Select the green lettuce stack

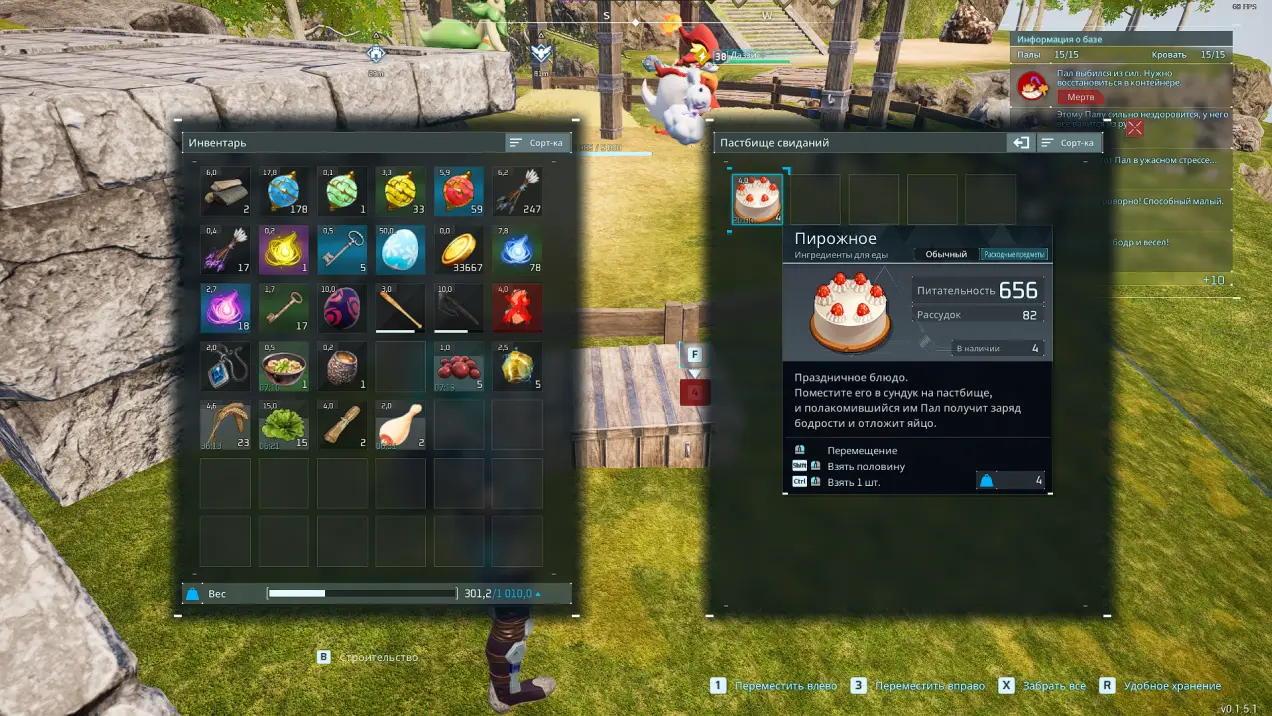[x=284, y=425]
